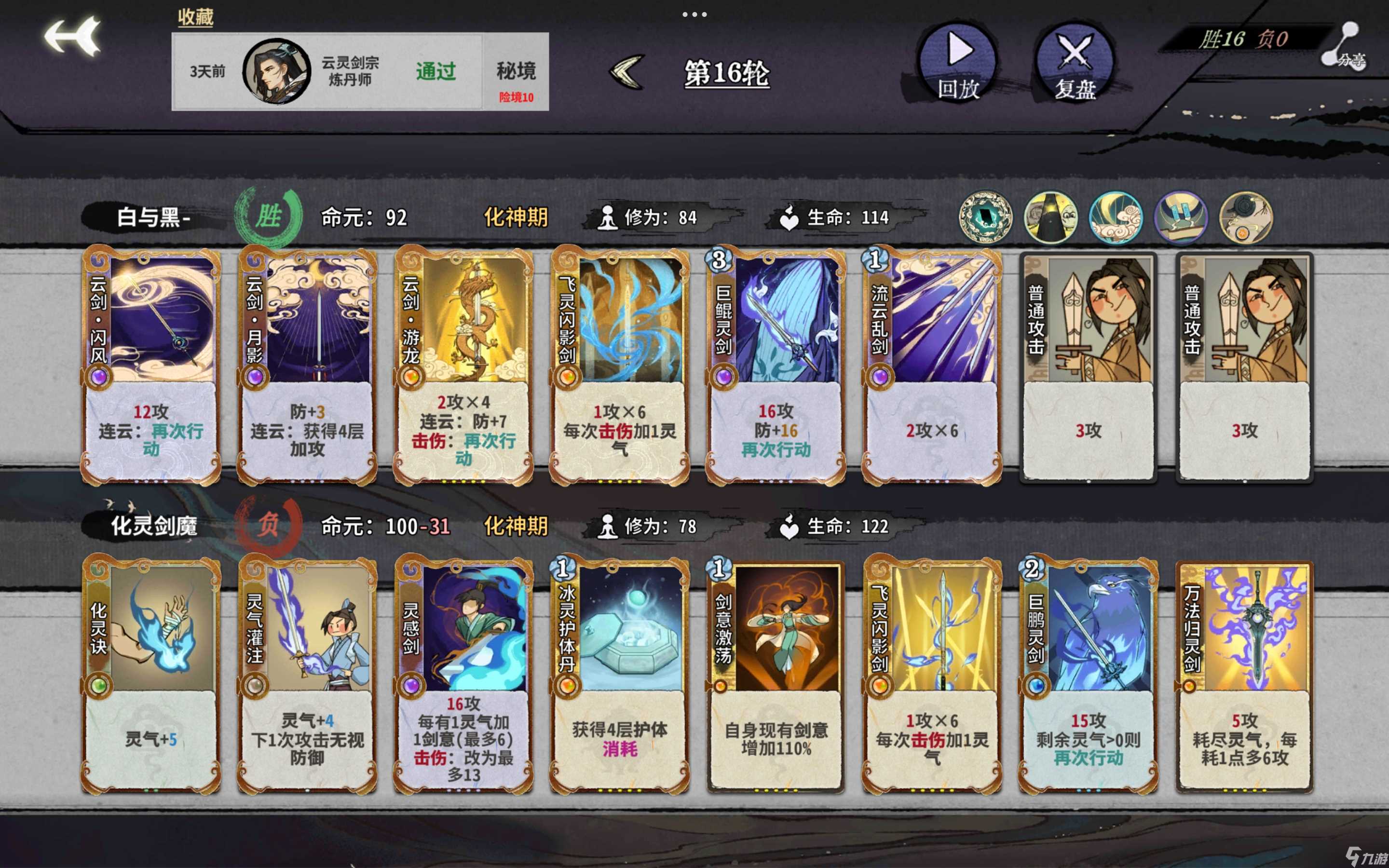Go to the previous round arrow
1389x868 pixels.
tap(627, 72)
